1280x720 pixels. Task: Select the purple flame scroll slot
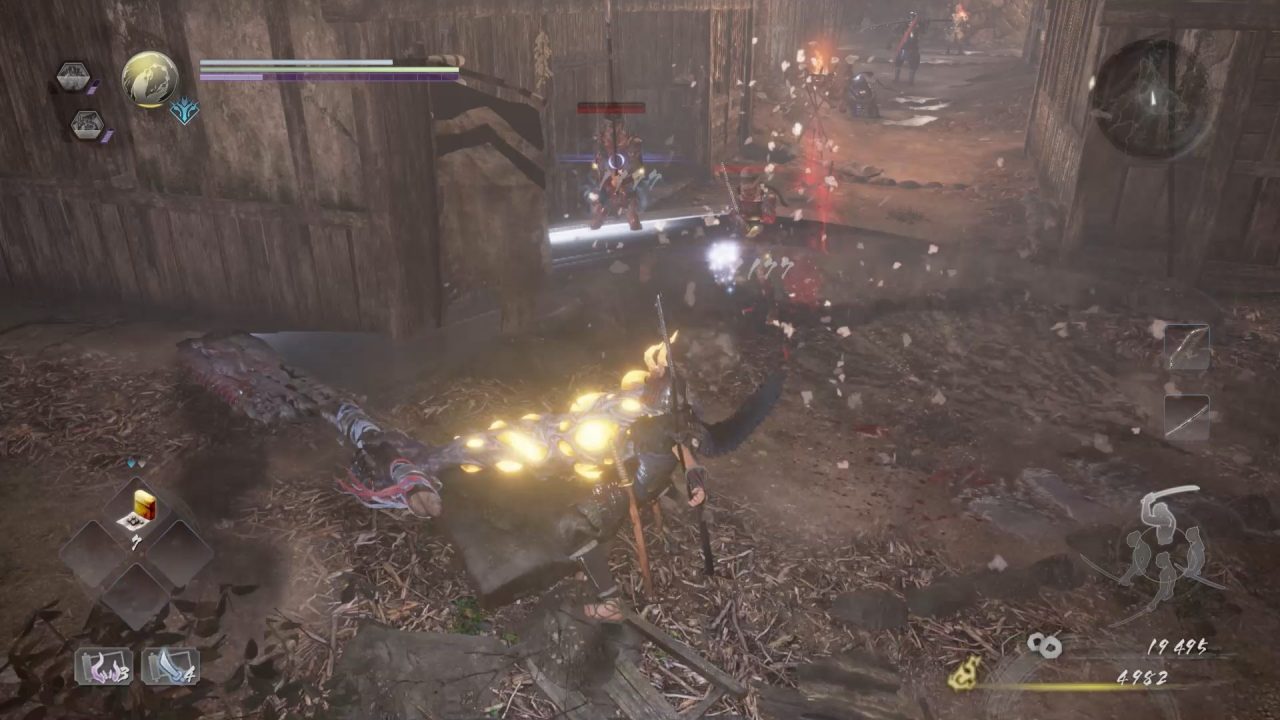point(103,666)
